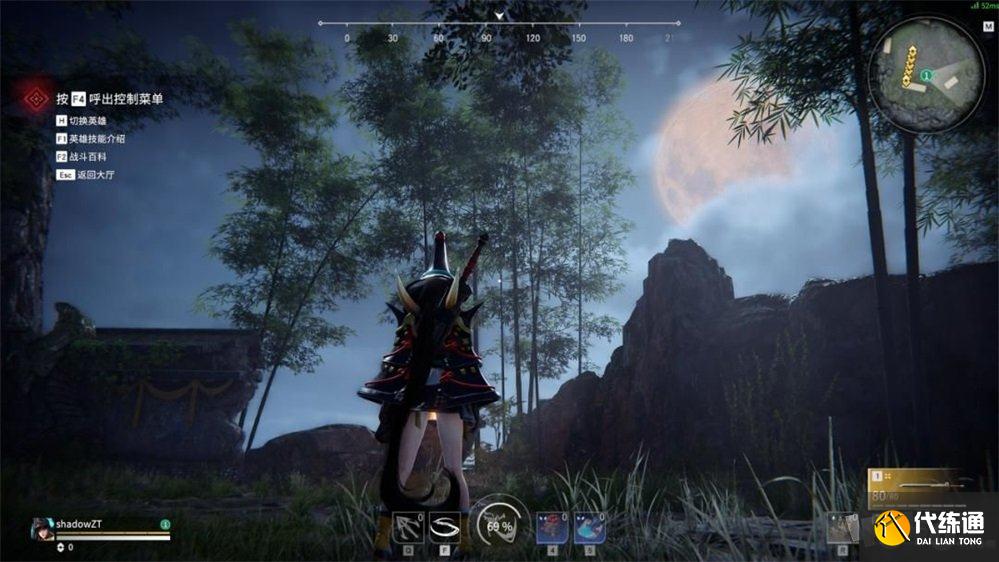
Task: Select the blue consumable item slot
Action: [x=589, y=526]
